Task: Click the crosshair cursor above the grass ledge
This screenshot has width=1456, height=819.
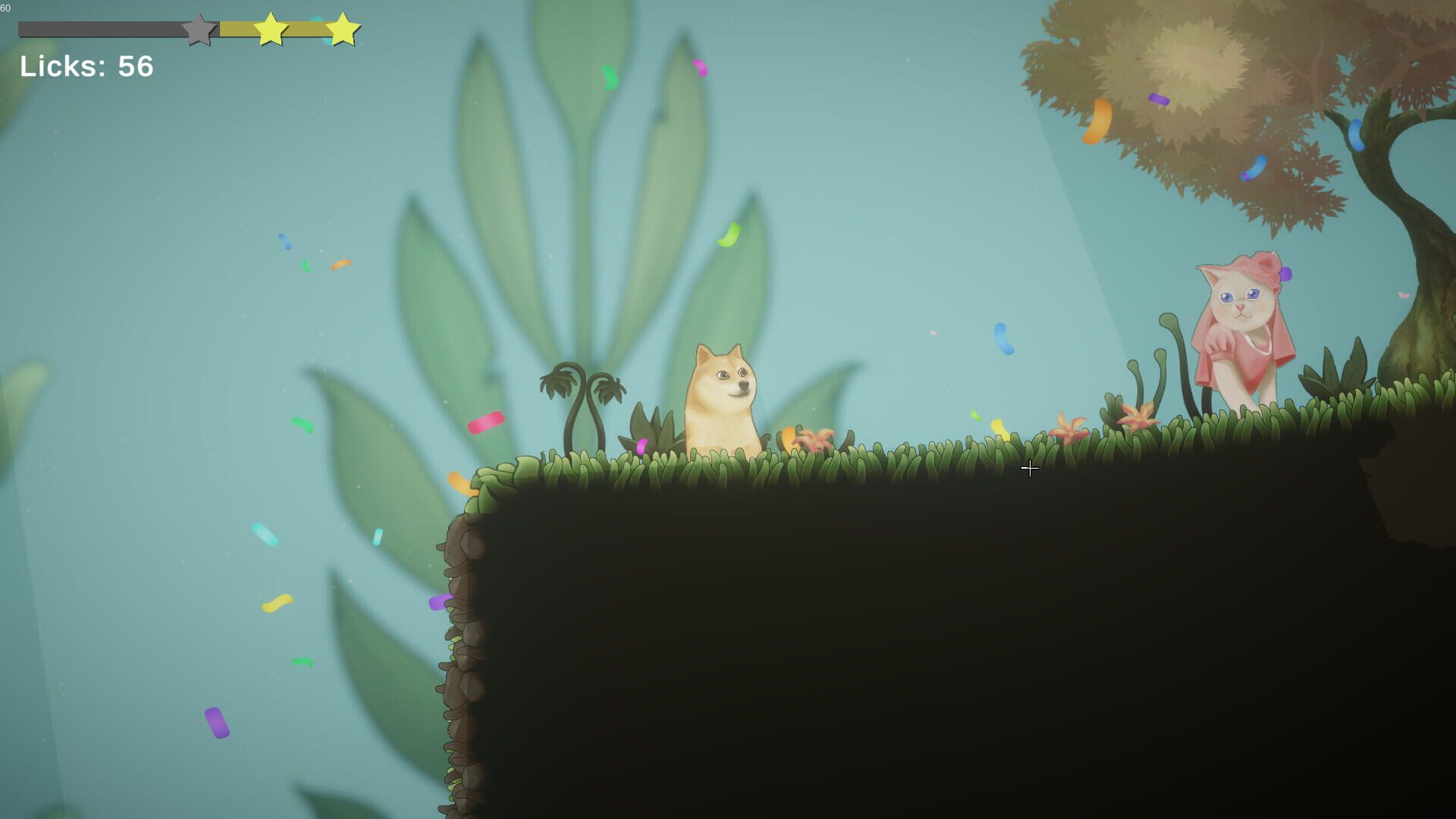Action: [x=1031, y=469]
